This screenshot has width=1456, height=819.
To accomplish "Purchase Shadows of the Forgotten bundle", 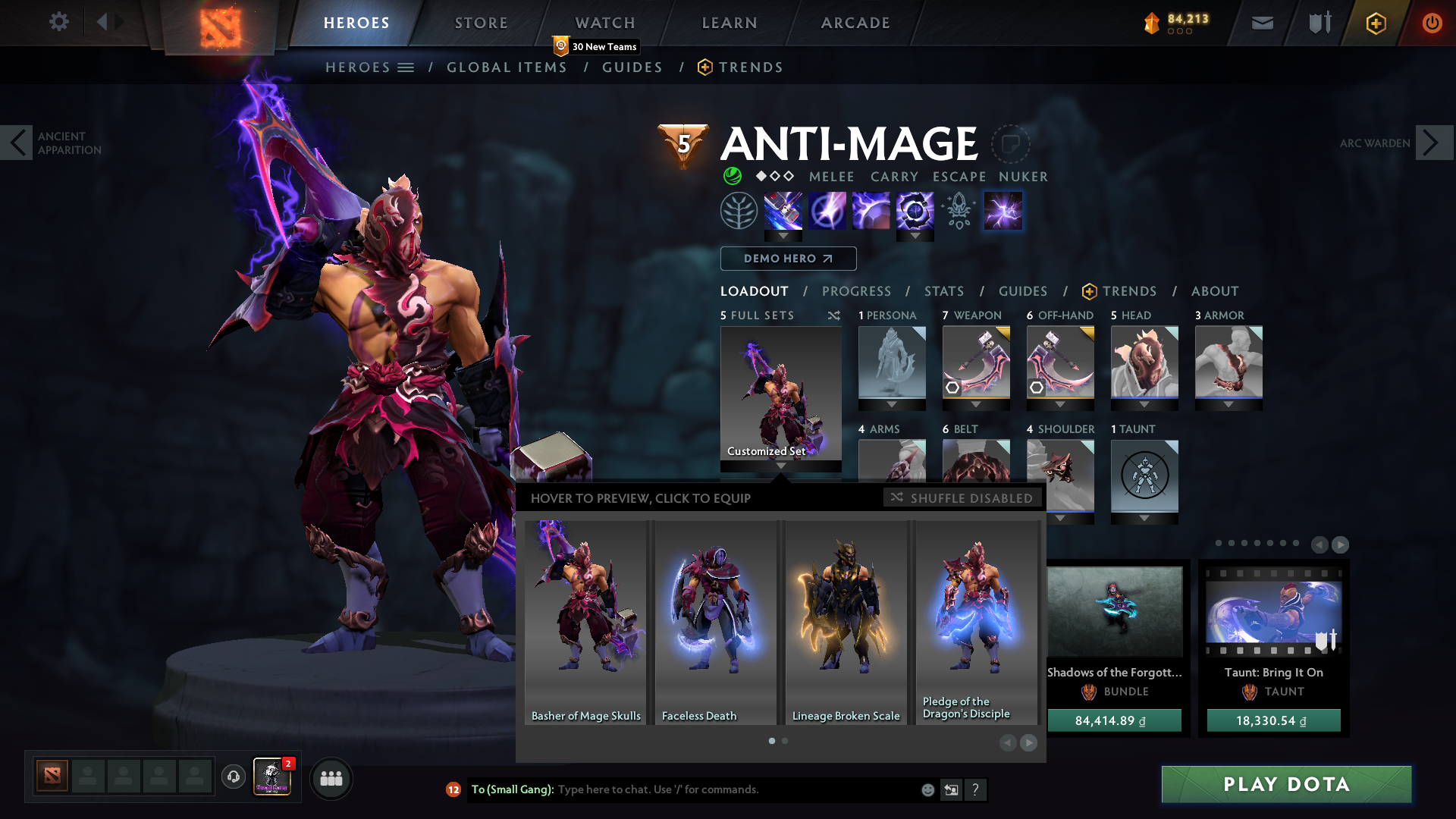I will [x=1114, y=720].
